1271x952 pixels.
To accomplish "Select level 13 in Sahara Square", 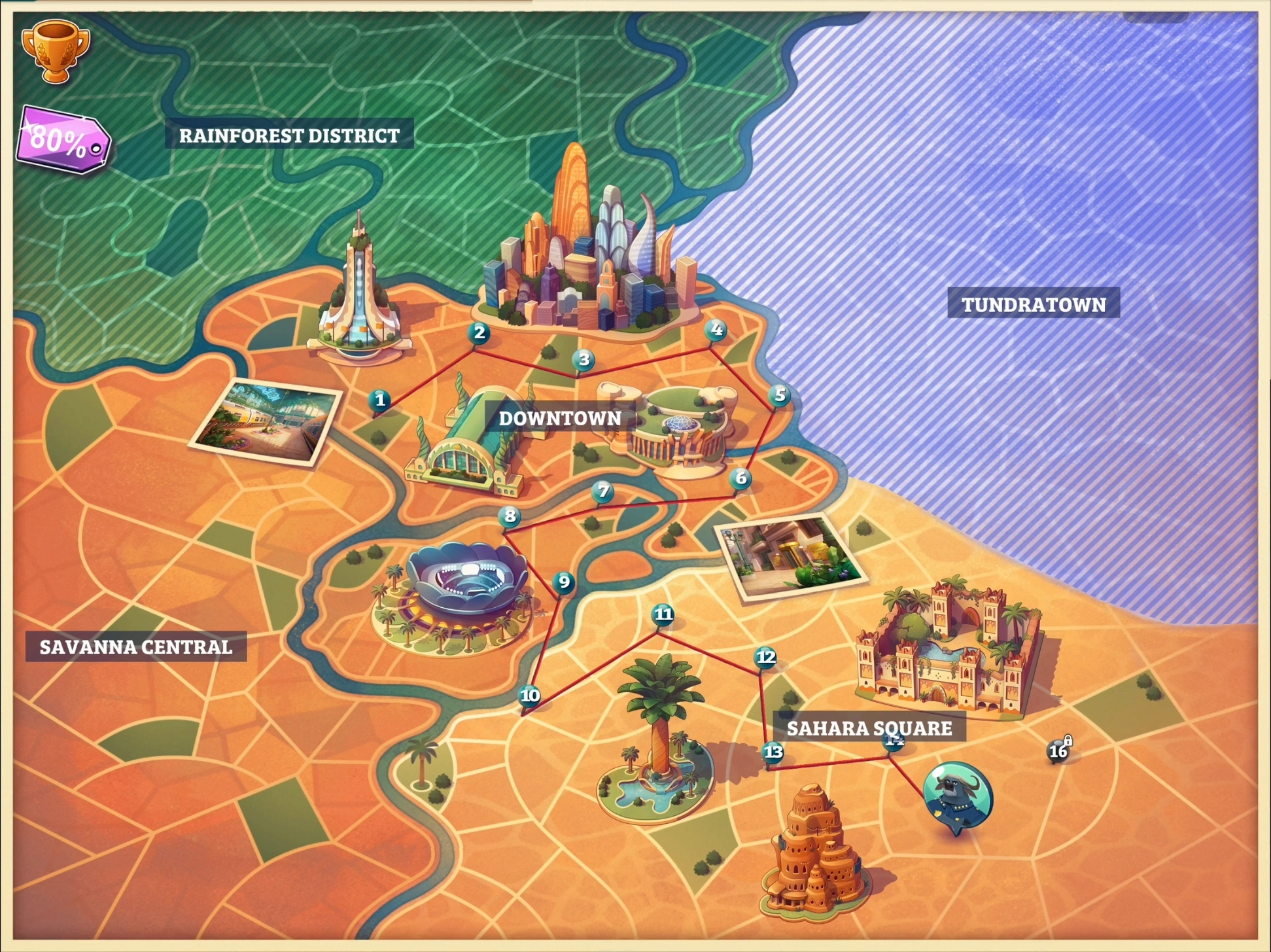I will click(x=772, y=753).
